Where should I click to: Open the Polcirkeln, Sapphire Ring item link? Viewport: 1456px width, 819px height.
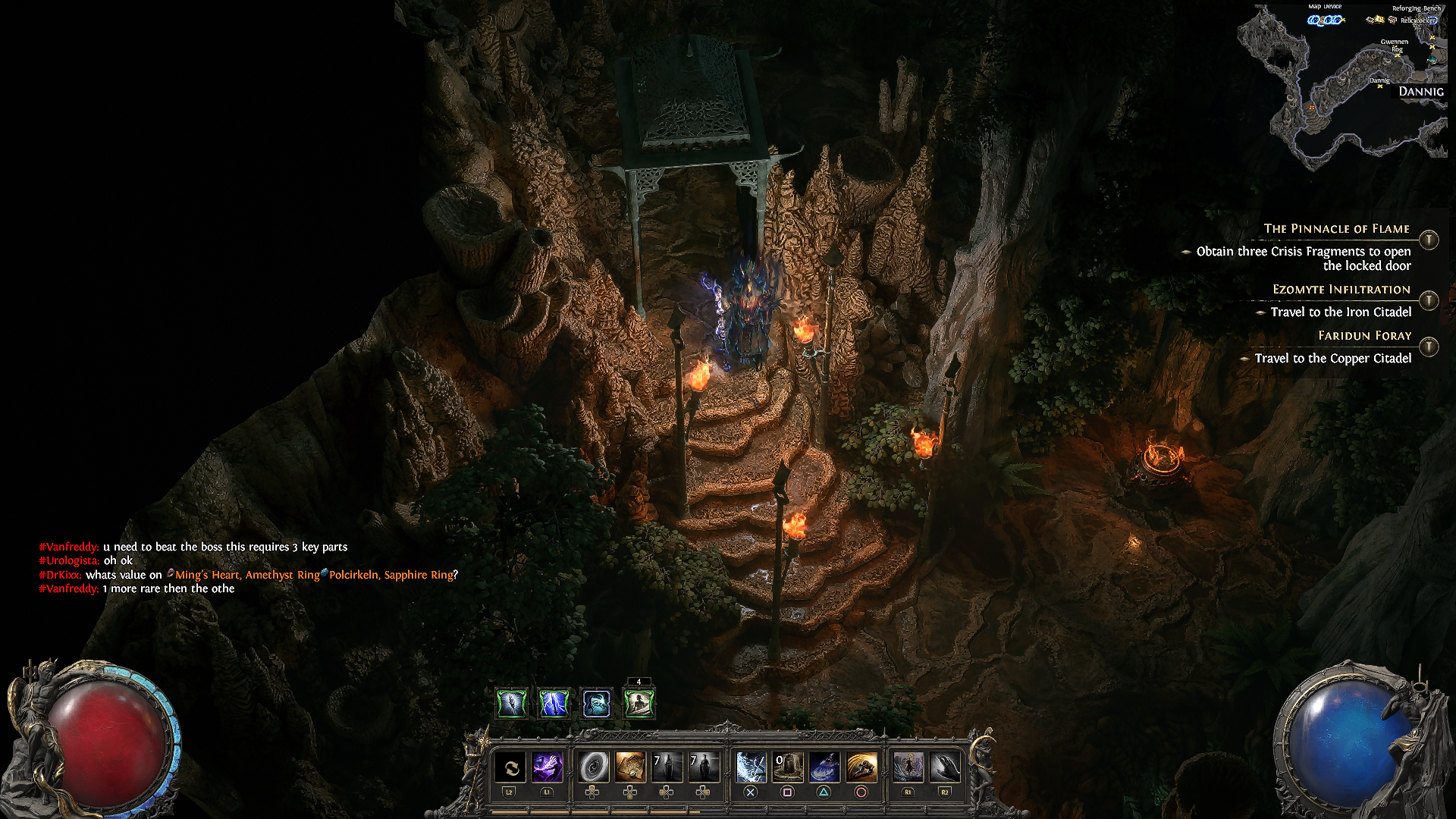pos(391,575)
